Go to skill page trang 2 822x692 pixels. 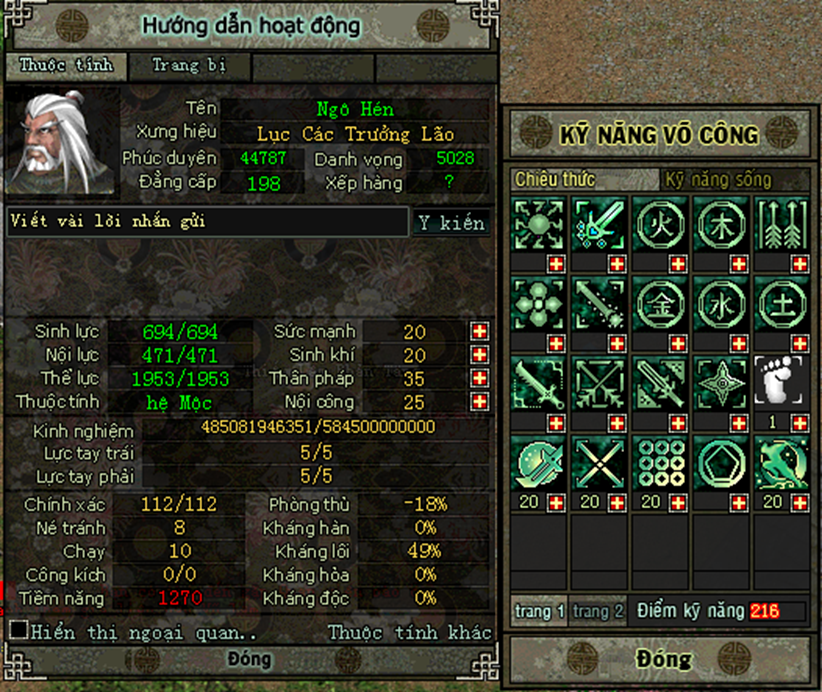click(598, 611)
